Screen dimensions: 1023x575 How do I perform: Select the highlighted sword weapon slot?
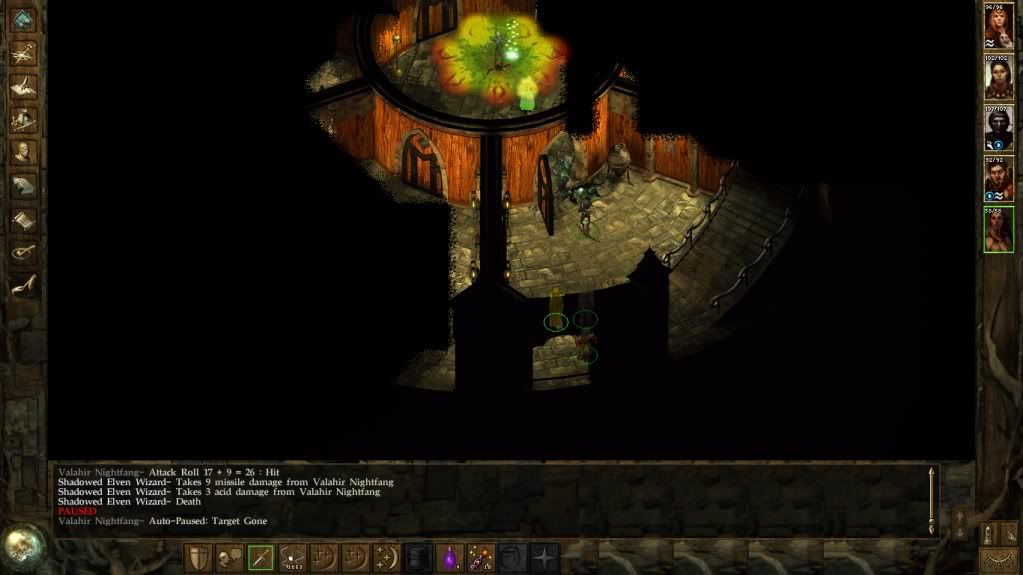point(261,558)
